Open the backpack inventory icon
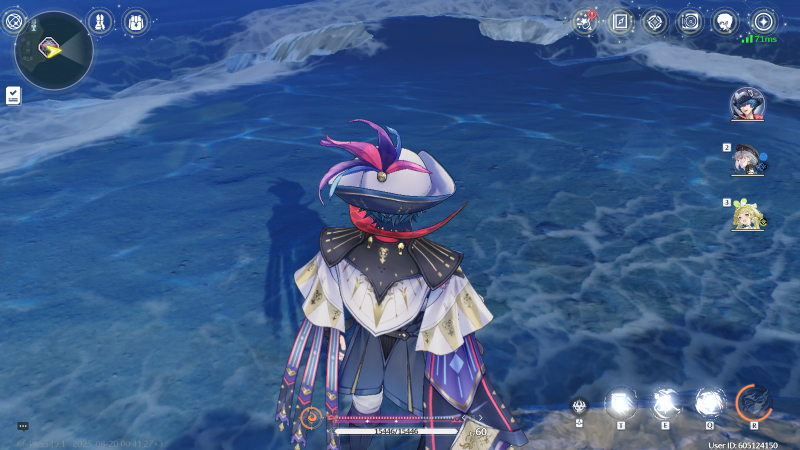800x450 pixels. 132,21
